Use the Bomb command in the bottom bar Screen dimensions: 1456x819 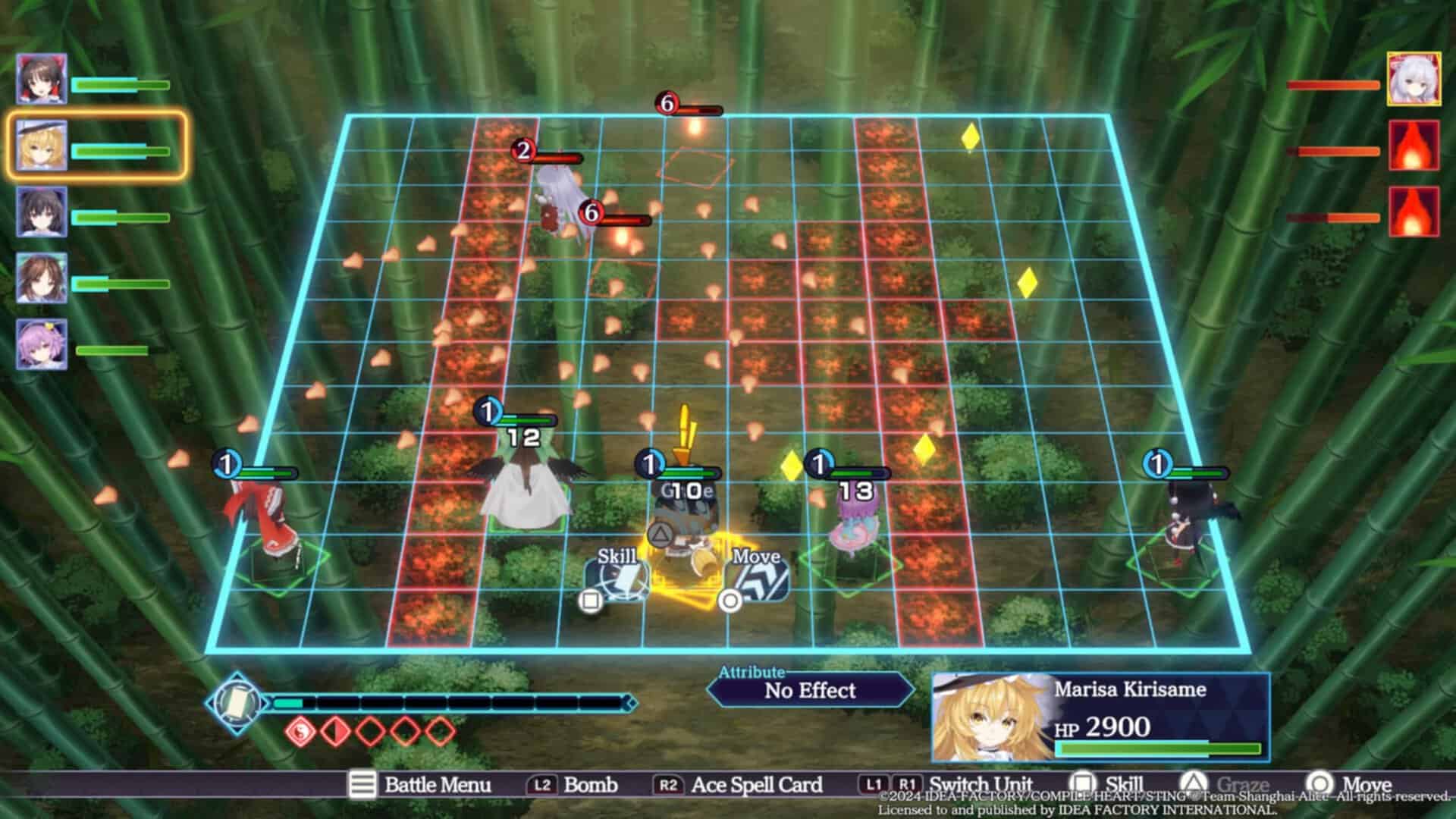coord(573,785)
